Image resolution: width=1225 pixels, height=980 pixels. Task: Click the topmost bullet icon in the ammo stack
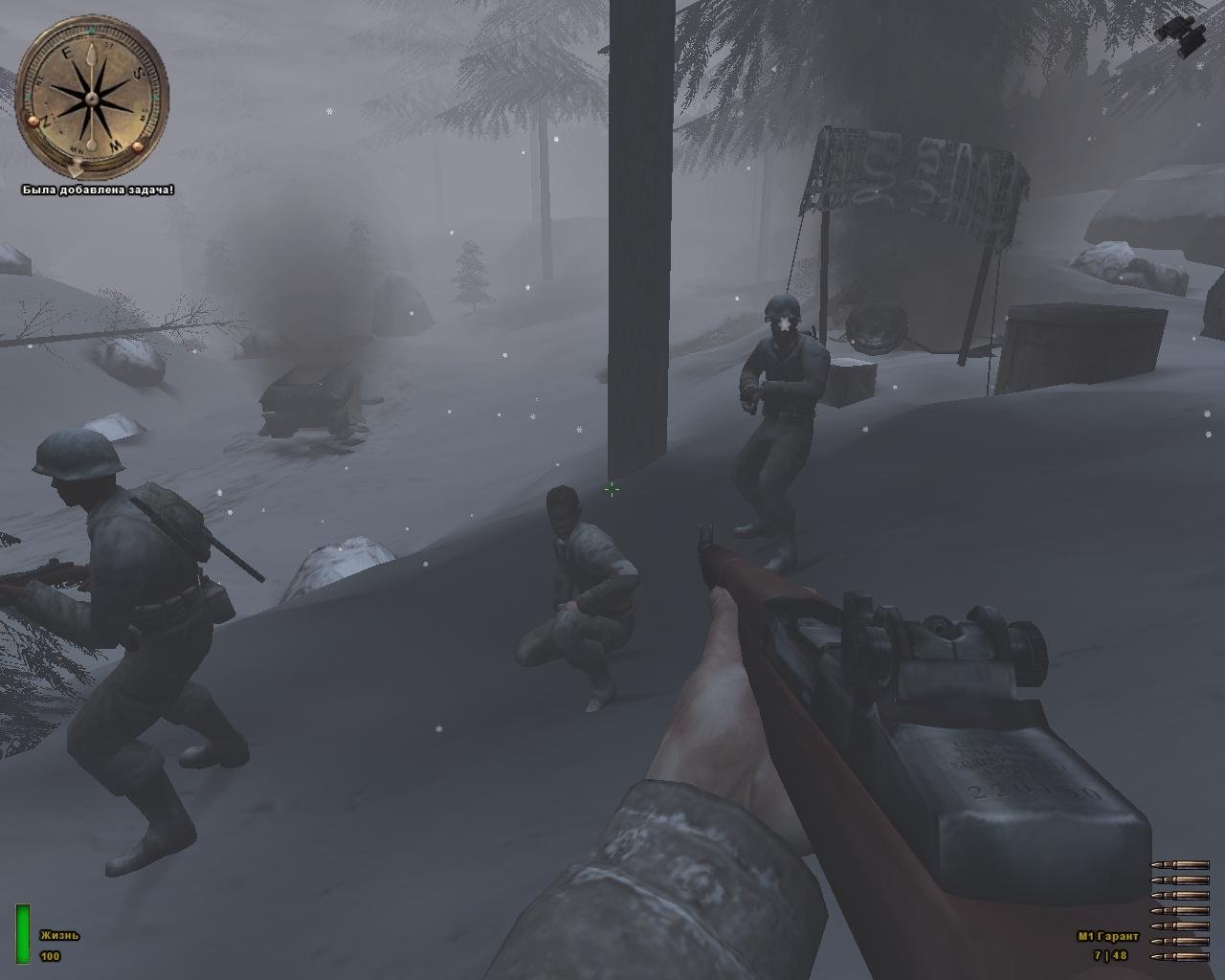1179,864
